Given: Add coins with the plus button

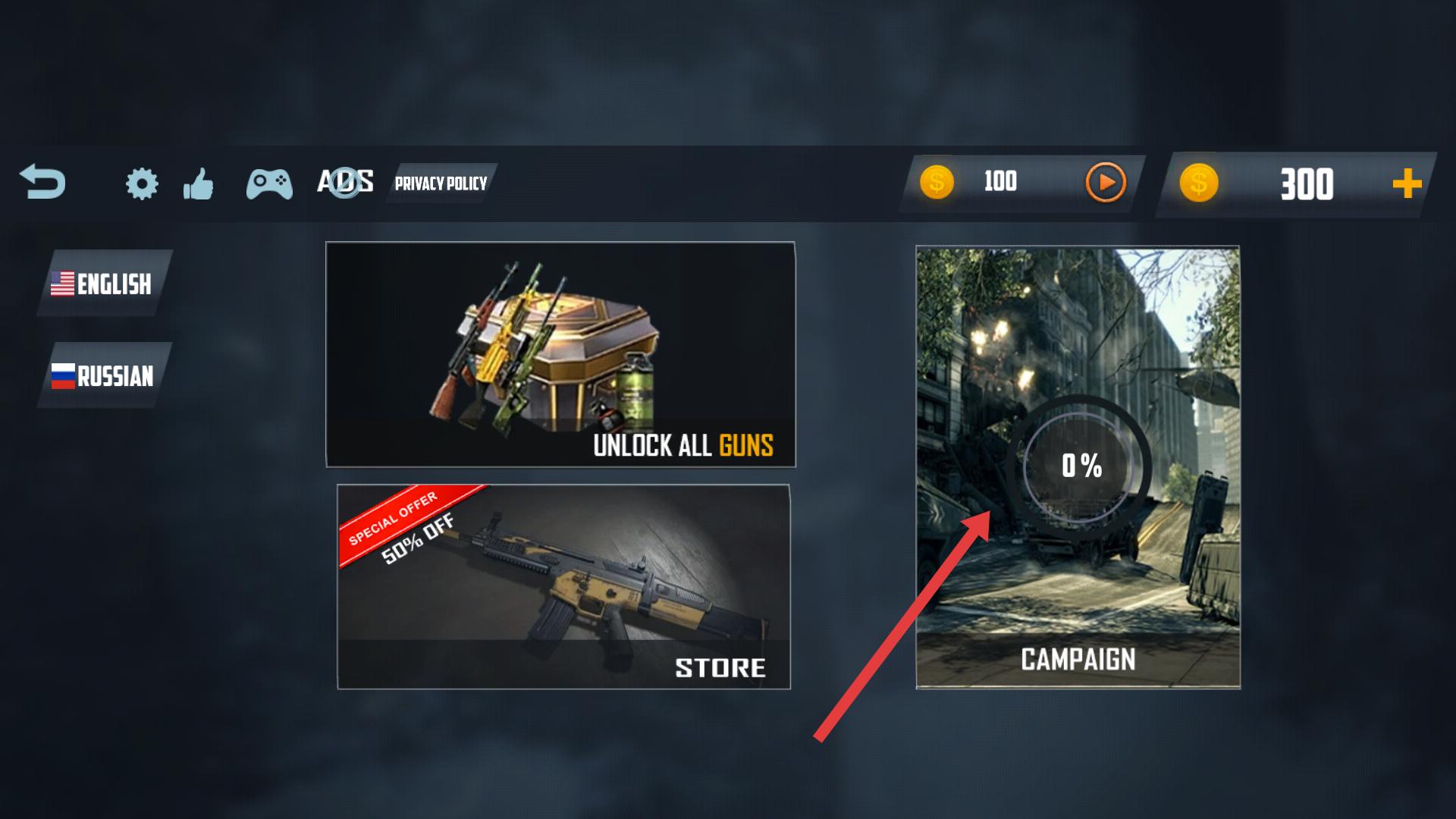Looking at the screenshot, I should click(1407, 184).
